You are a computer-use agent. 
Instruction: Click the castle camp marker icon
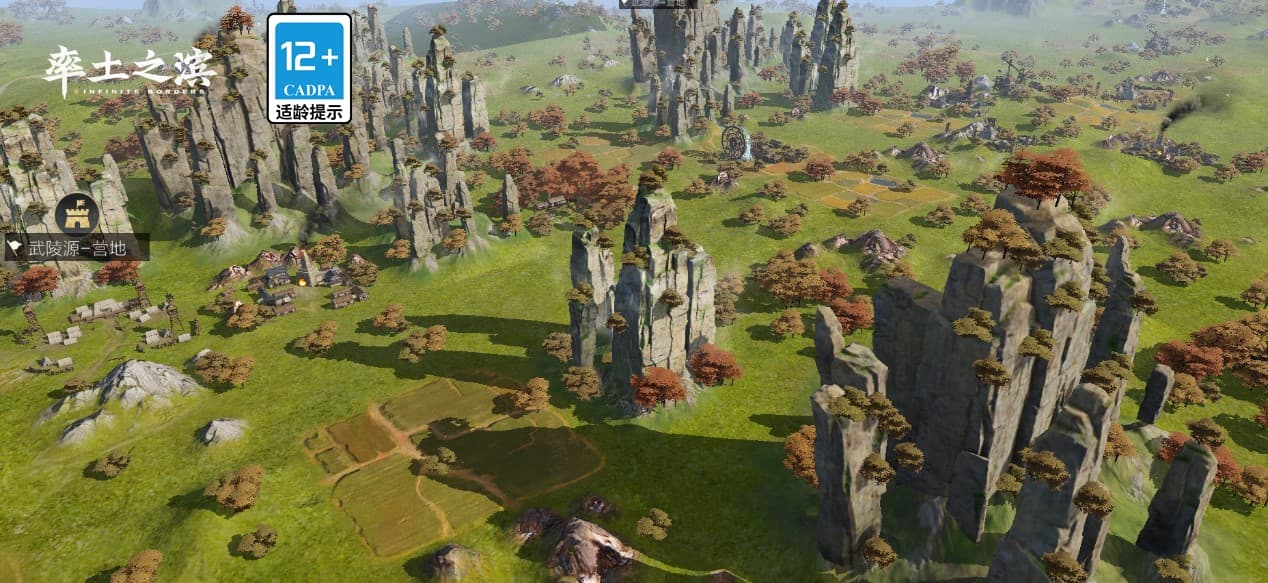click(x=72, y=212)
